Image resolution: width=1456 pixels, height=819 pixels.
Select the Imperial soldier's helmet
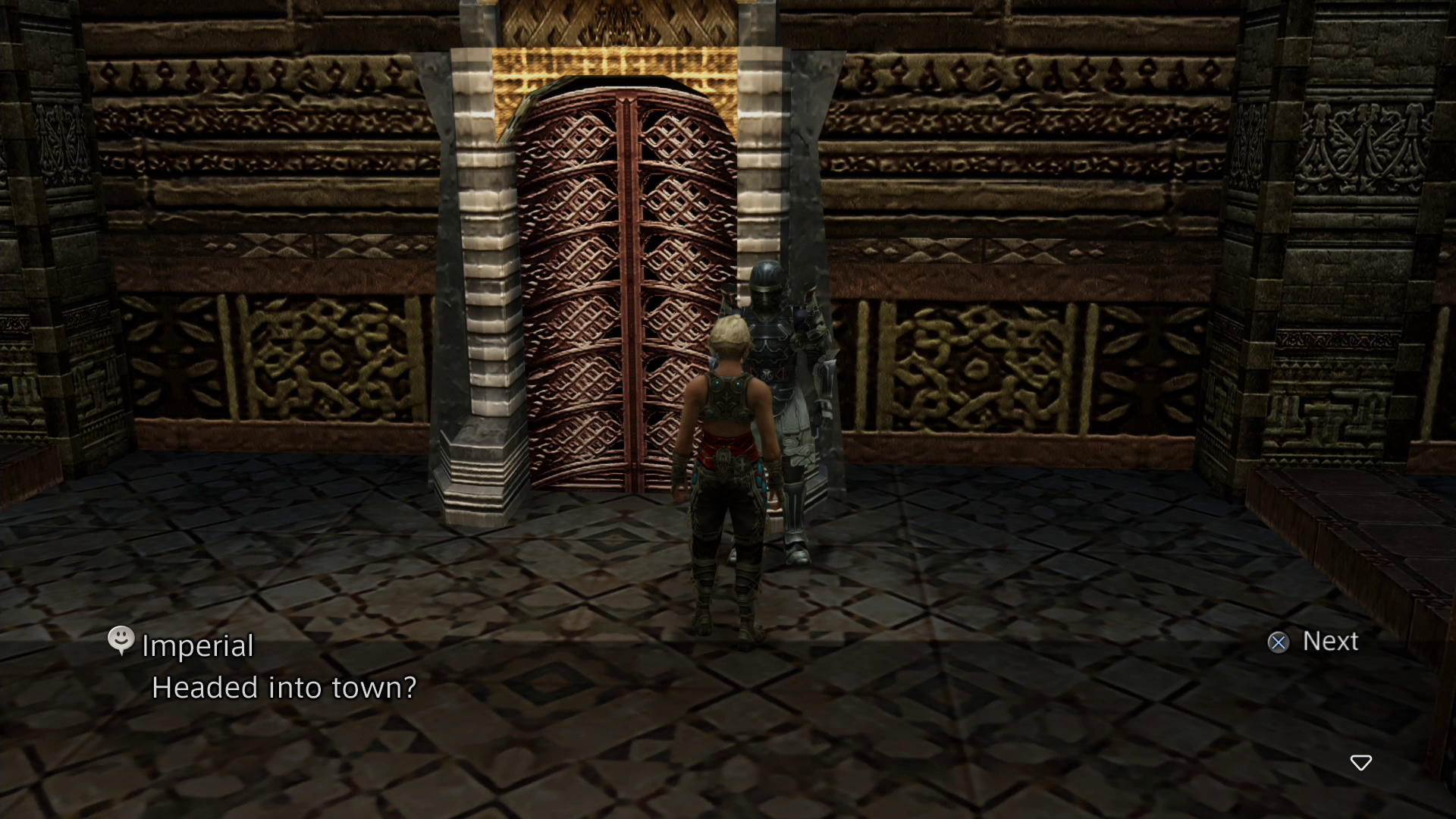(x=764, y=281)
